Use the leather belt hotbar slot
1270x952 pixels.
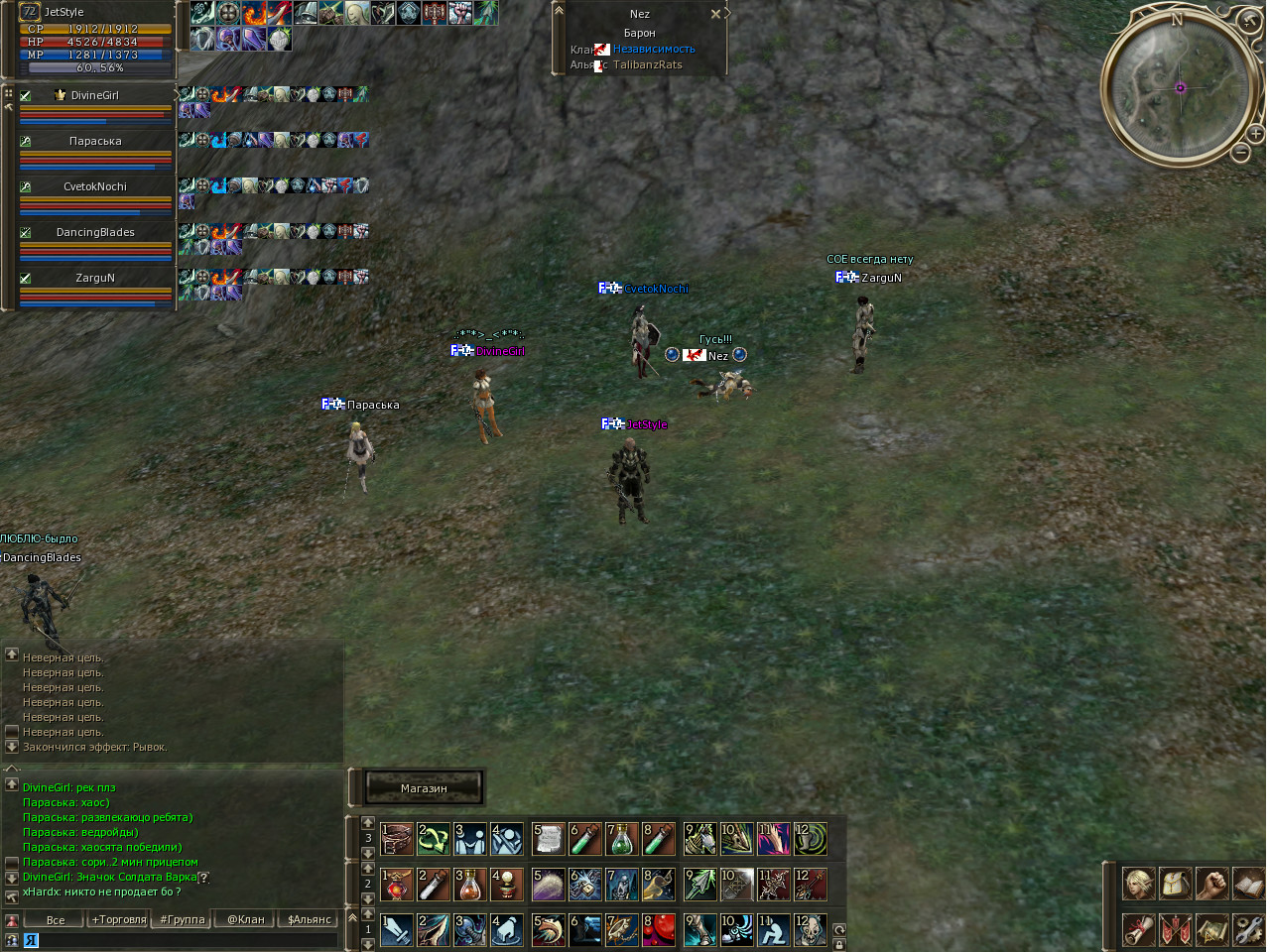point(397,839)
